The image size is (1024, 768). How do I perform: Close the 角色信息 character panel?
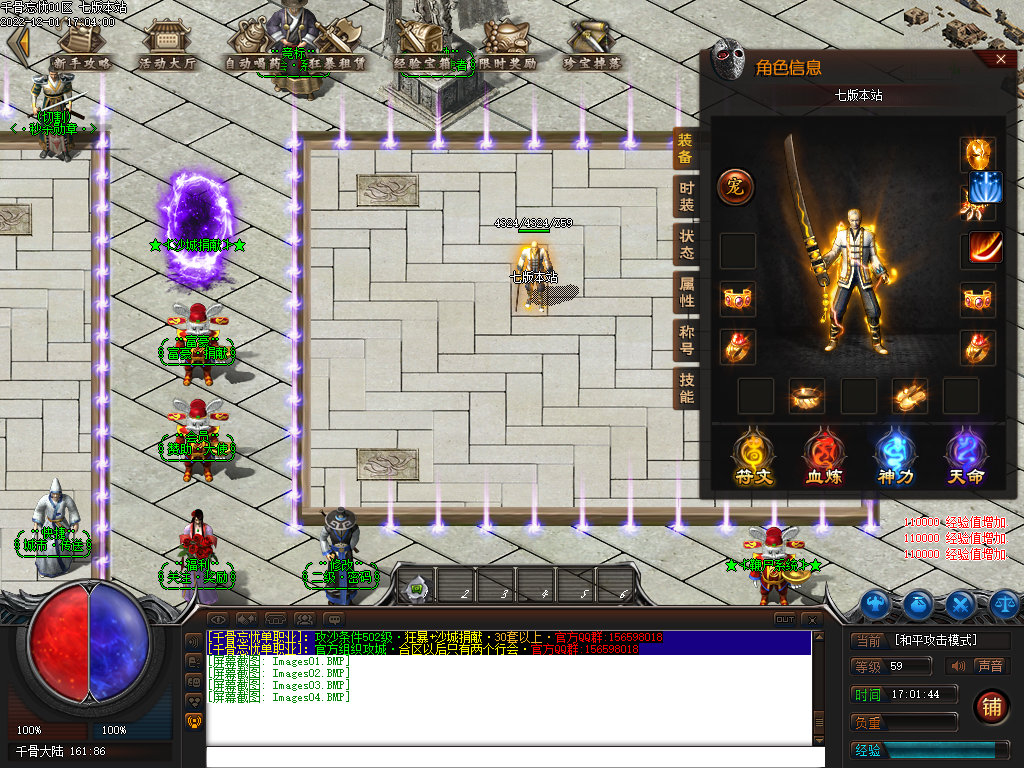tap(1002, 60)
